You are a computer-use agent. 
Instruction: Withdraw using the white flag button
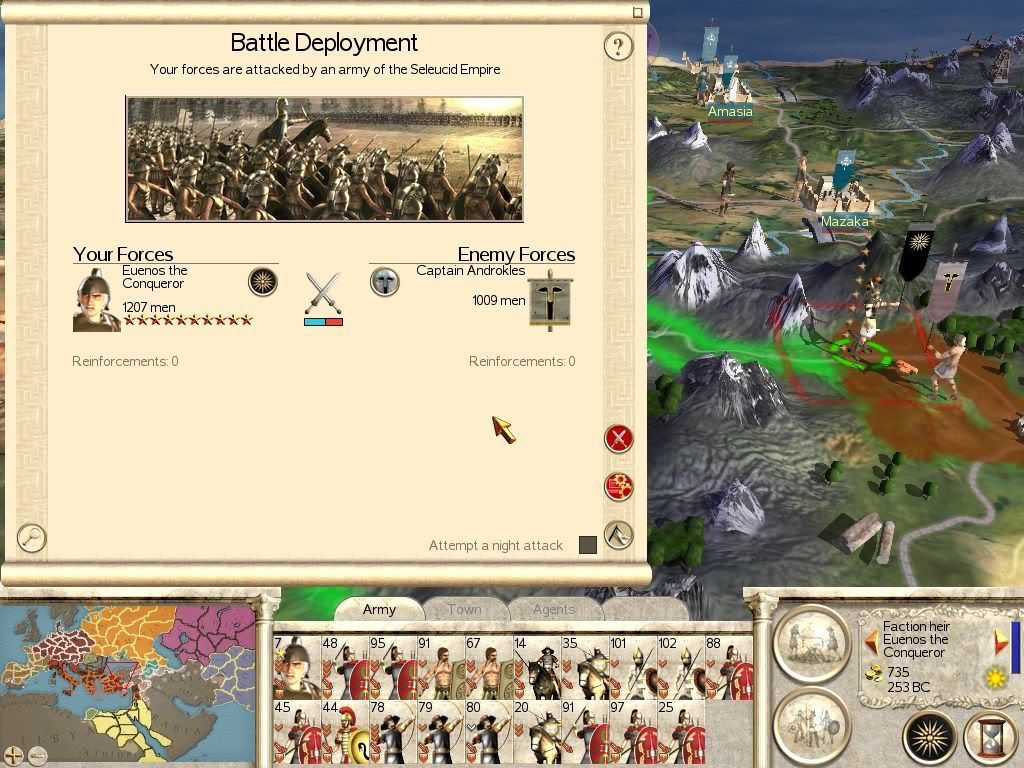(619, 535)
